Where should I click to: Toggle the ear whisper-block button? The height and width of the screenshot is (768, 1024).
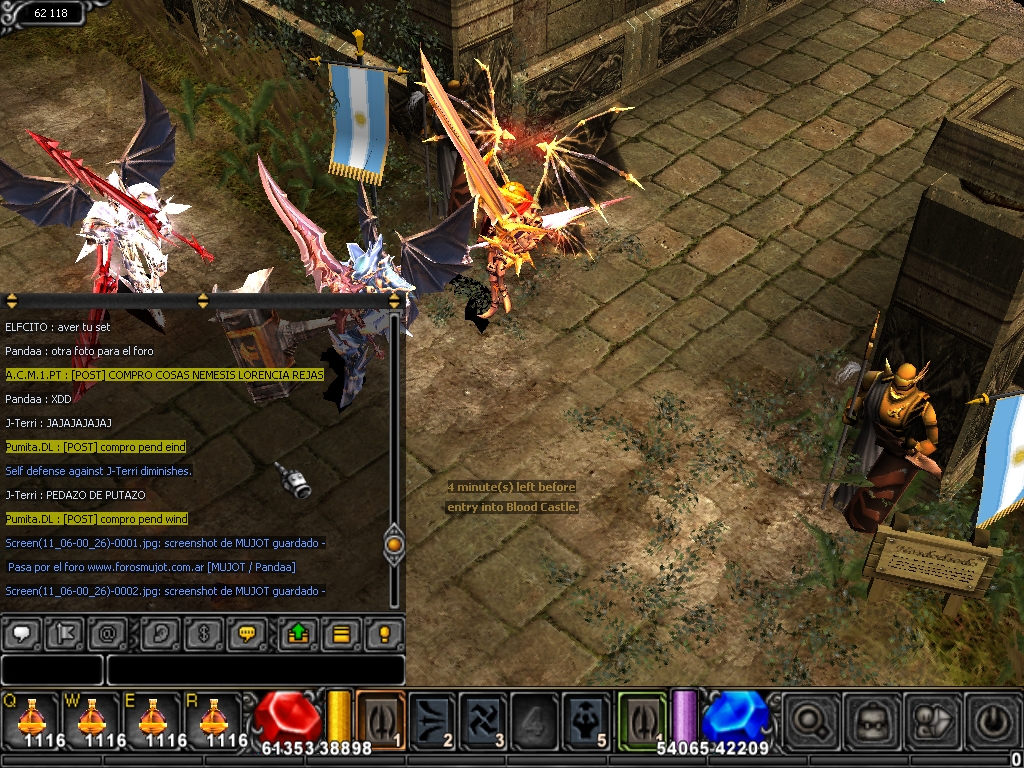tap(162, 634)
